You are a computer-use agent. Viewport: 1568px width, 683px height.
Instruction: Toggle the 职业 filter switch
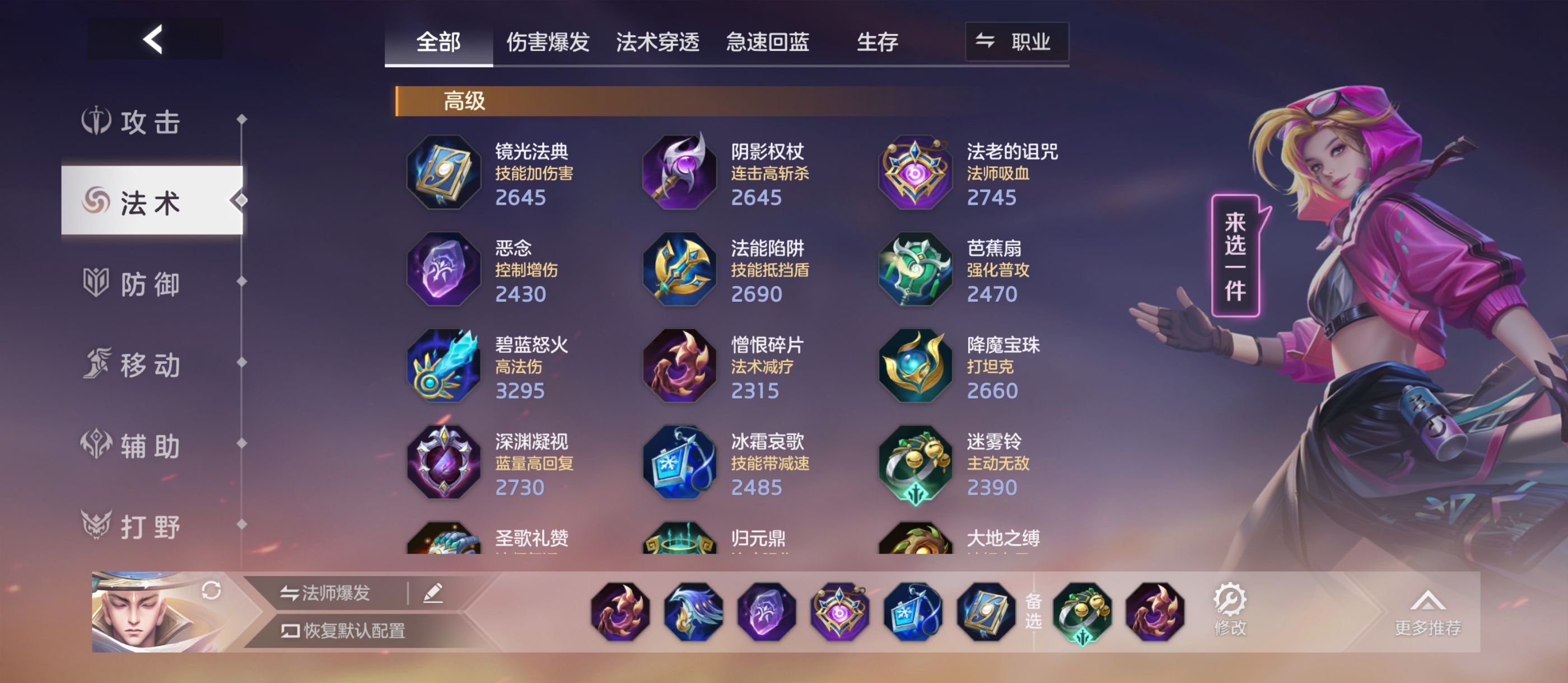pos(1017,41)
